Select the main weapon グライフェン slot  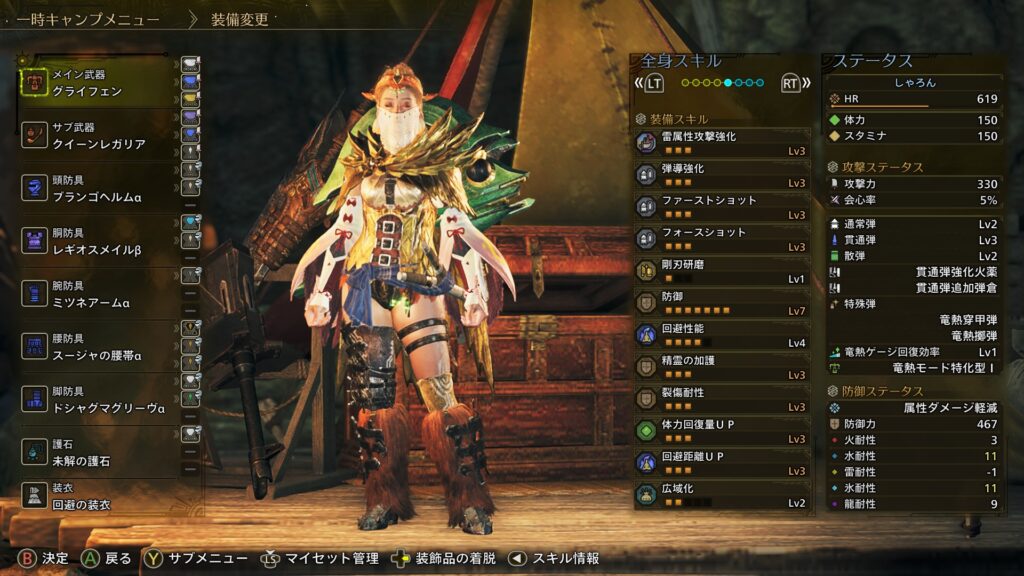click(x=98, y=83)
